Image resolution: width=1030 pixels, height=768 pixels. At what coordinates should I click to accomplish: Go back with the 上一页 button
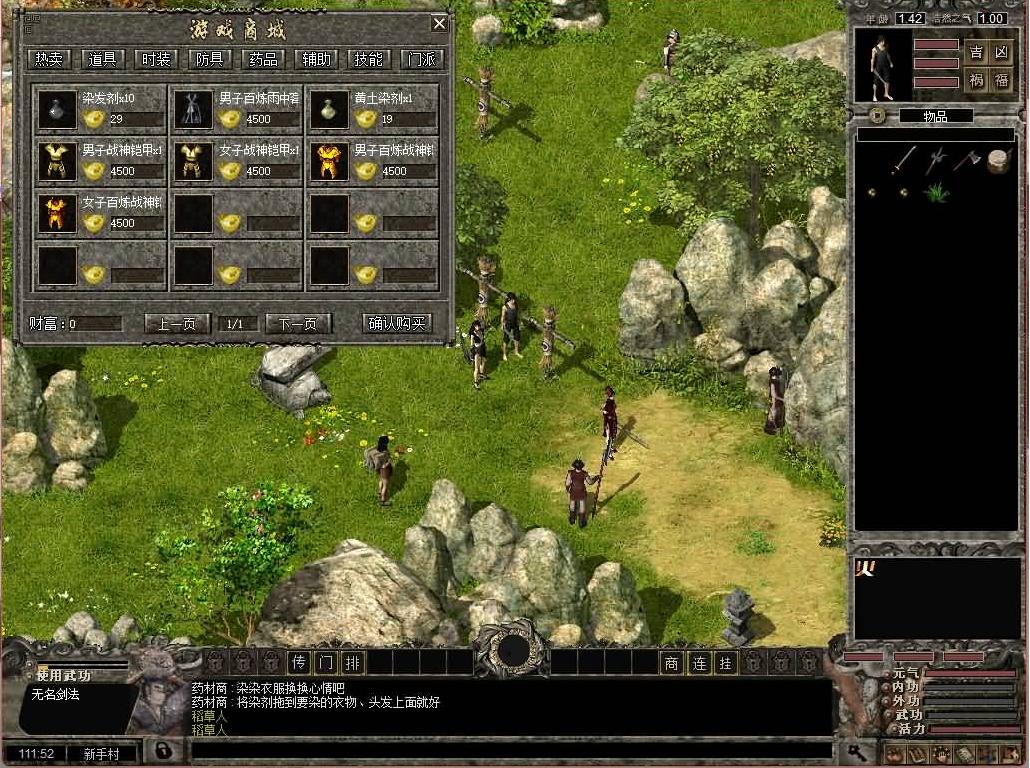[177, 324]
